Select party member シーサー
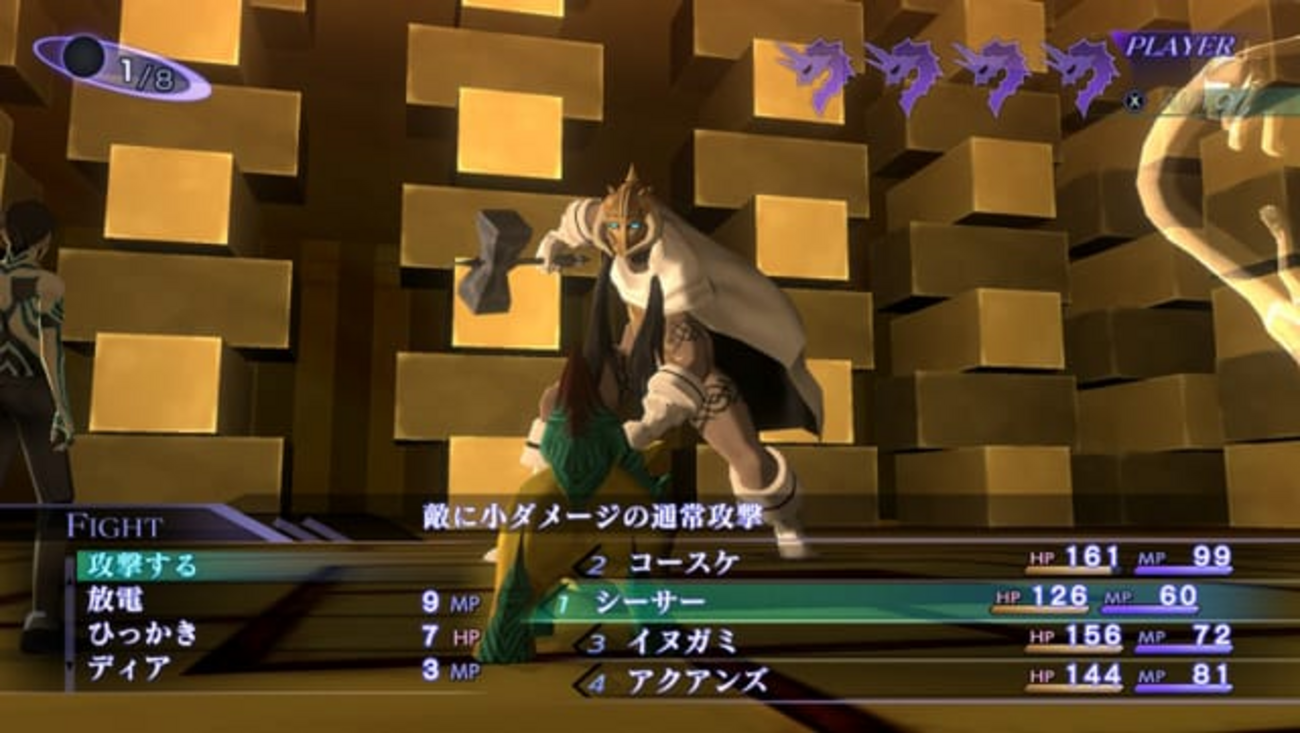 (650, 602)
